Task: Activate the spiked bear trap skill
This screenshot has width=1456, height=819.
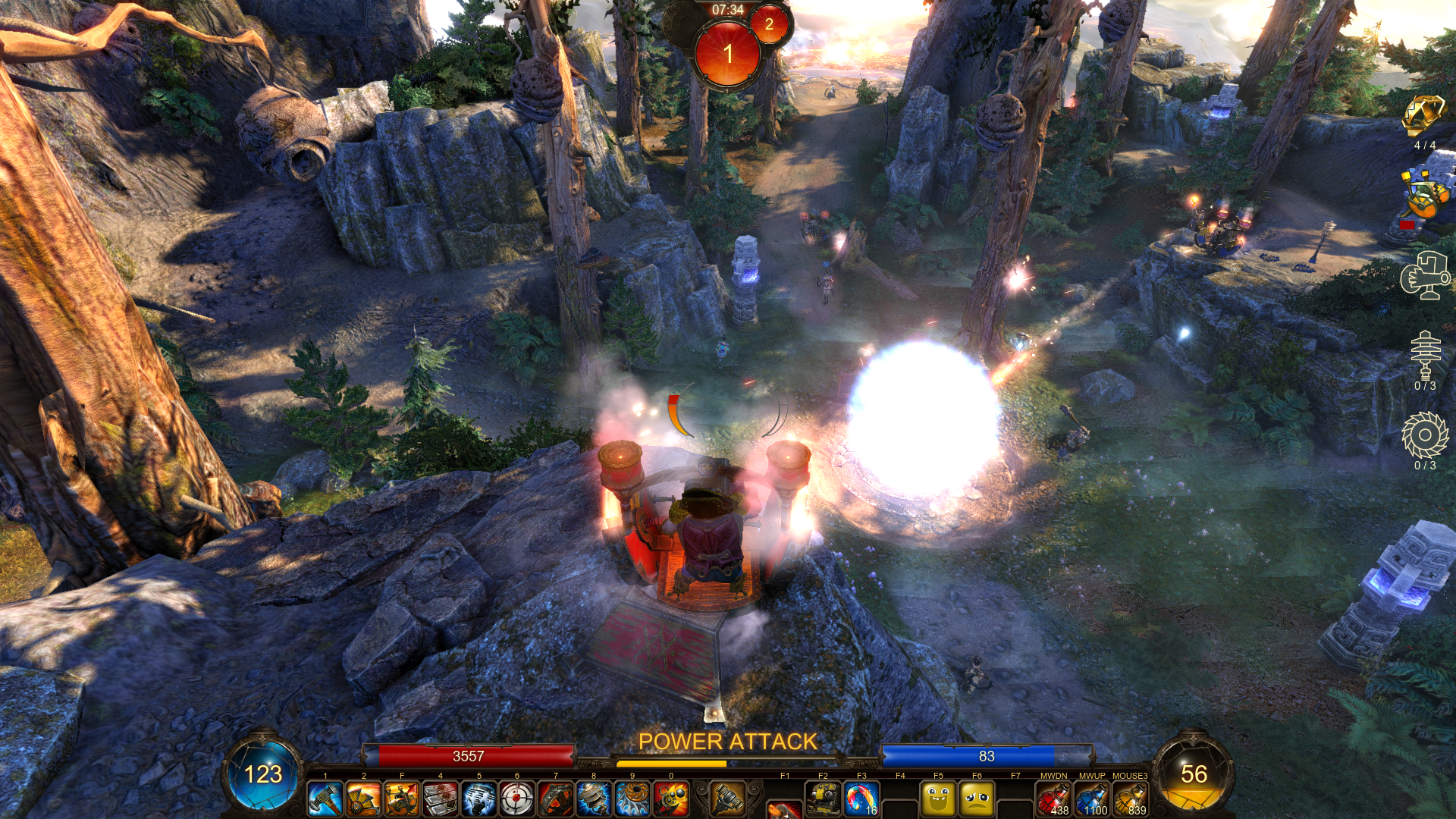Action: point(556,799)
